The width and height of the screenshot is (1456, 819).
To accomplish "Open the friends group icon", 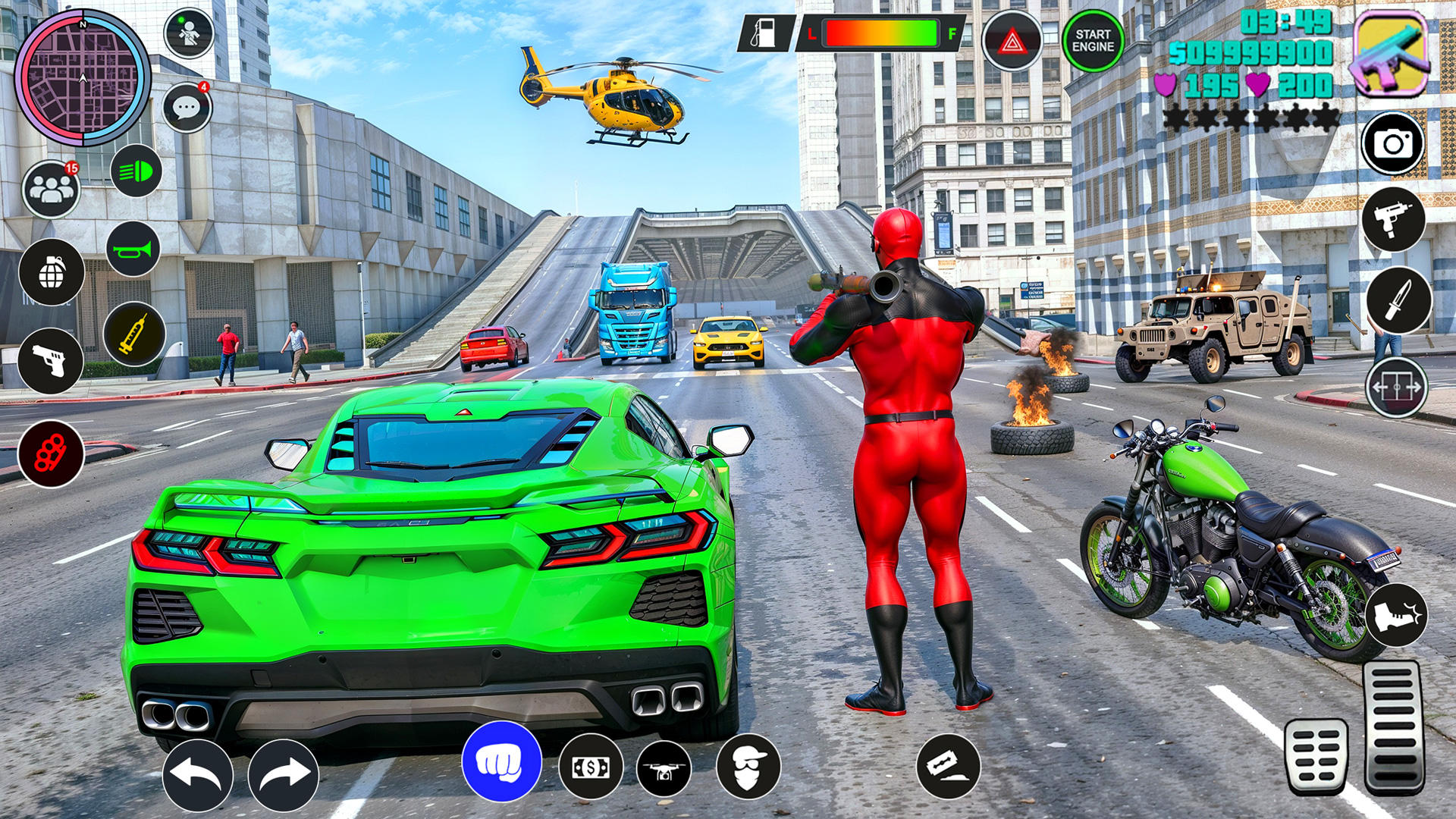I will coord(51,190).
